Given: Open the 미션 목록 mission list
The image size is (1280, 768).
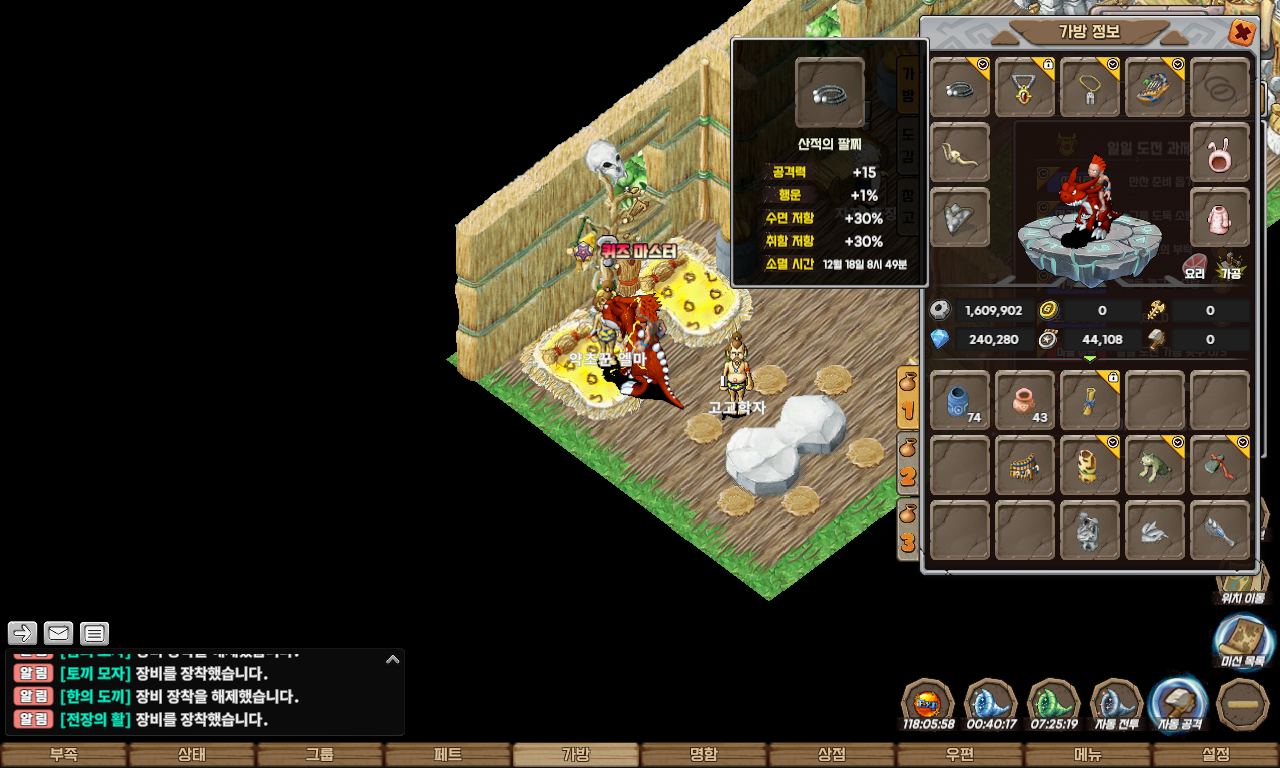Looking at the screenshot, I should click(1243, 642).
